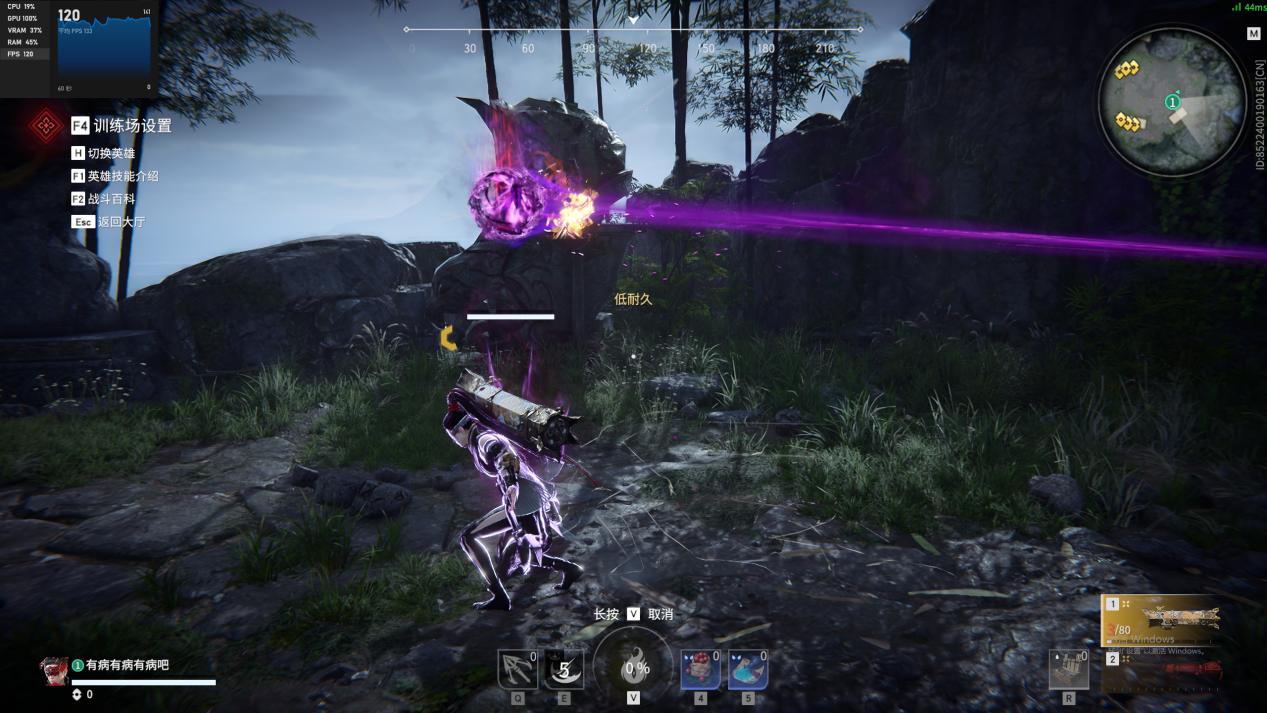The width and height of the screenshot is (1267, 713).
Task: Use the red berry bag item slot
Action: click(x=700, y=670)
